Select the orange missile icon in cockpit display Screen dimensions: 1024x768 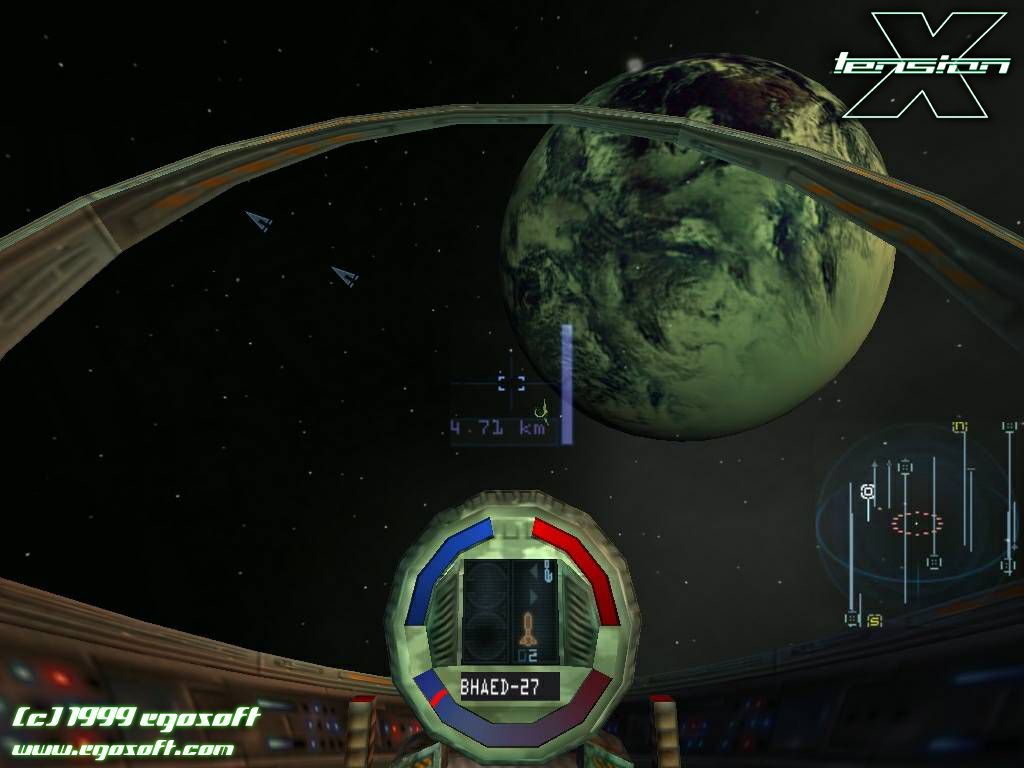[528, 629]
